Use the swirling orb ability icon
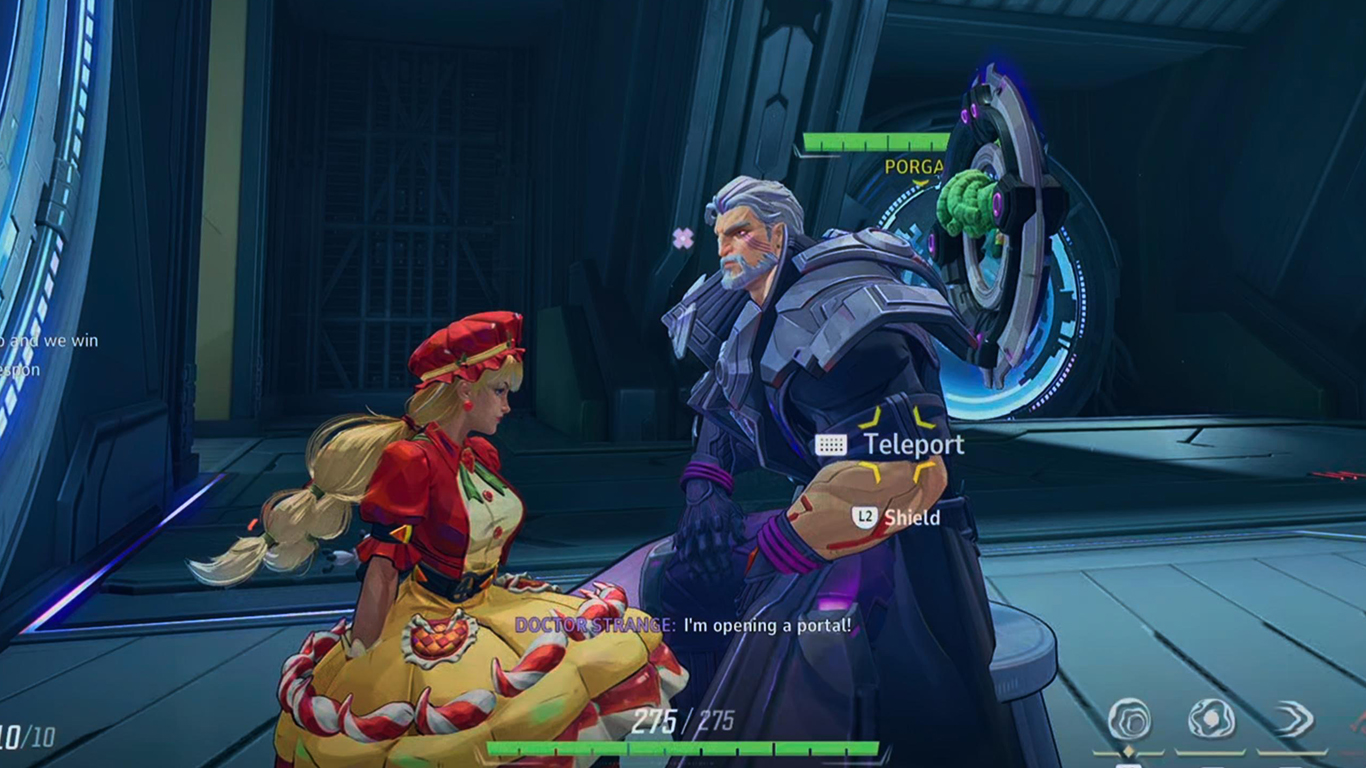Image resolution: width=1366 pixels, height=768 pixels. pyautogui.click(x=1210, y=719)
